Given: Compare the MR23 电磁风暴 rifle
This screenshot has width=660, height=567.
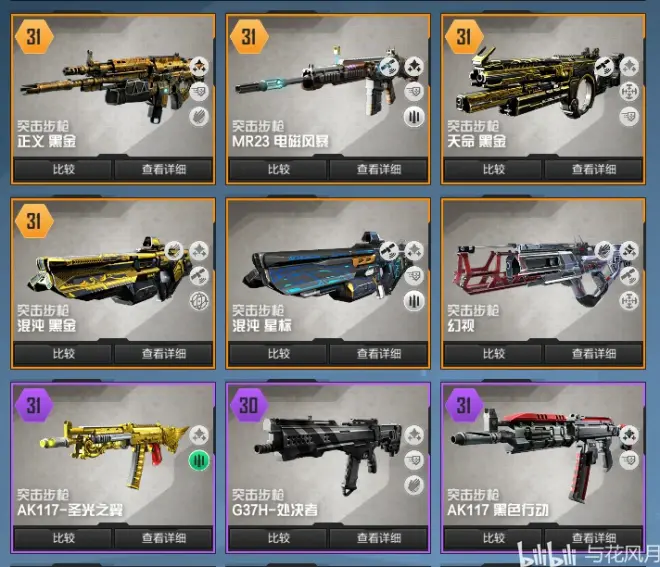Looking at the screenshot, I should 279,169.
